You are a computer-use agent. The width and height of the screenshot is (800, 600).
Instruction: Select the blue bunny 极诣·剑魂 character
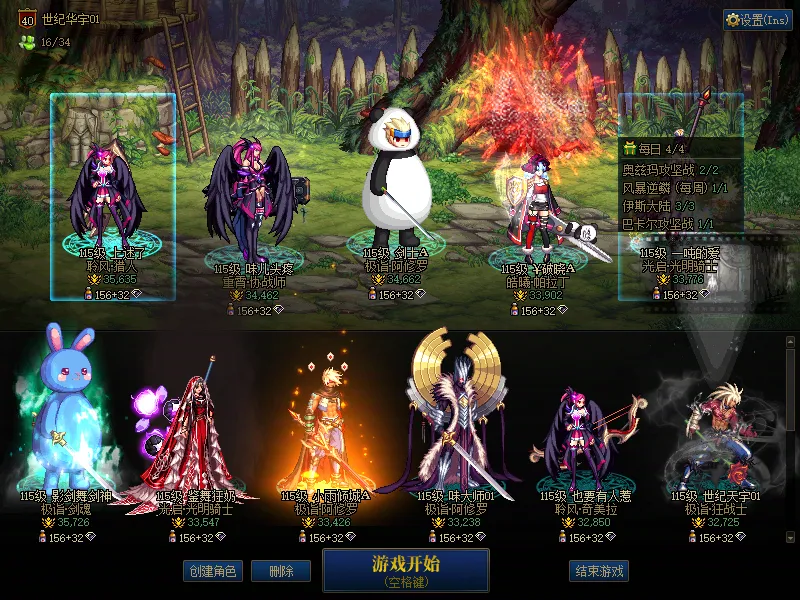pos(60,410)
